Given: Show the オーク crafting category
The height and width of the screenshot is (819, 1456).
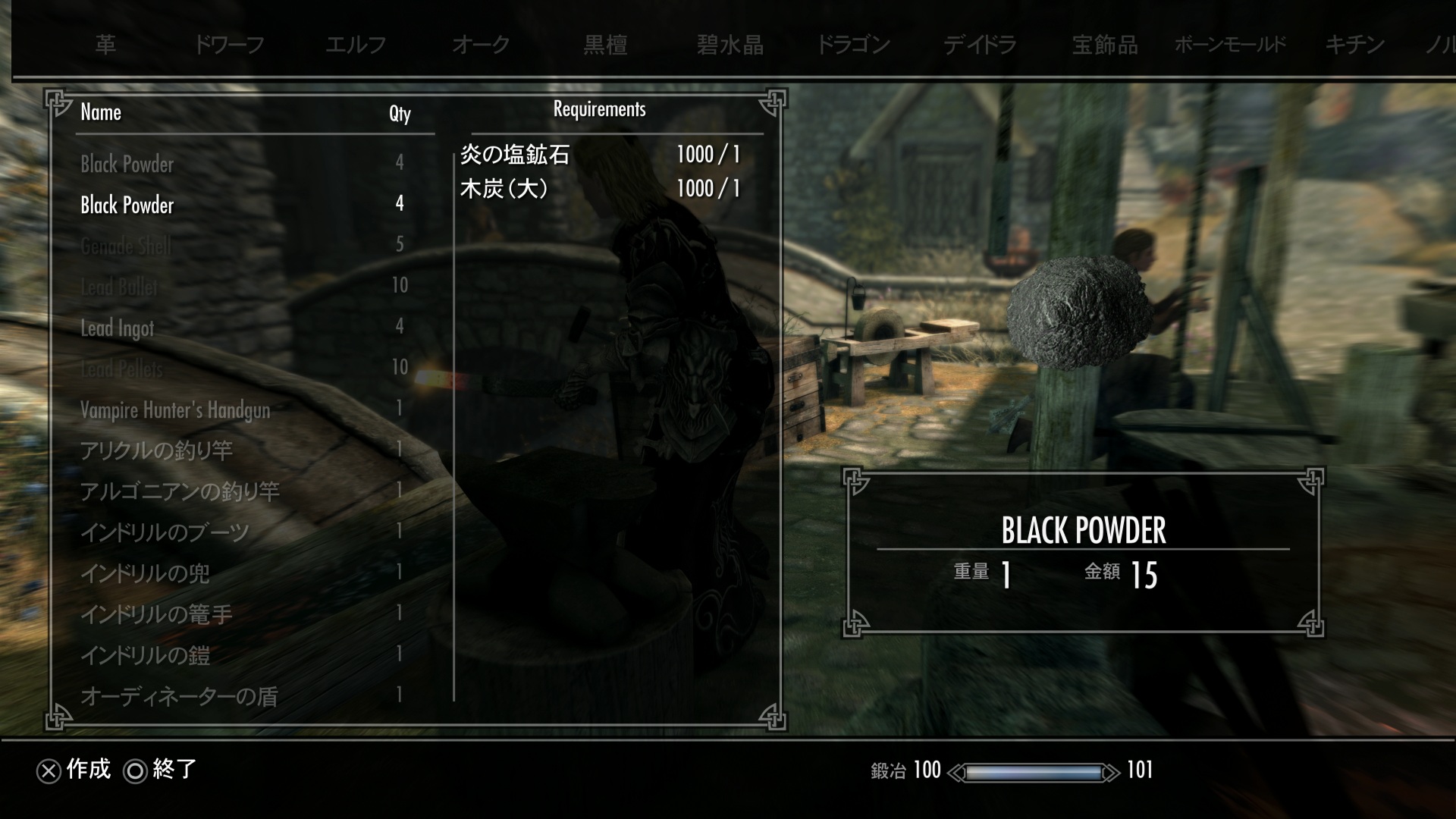Looking at the screenshot, I should (x=480, y=45).
